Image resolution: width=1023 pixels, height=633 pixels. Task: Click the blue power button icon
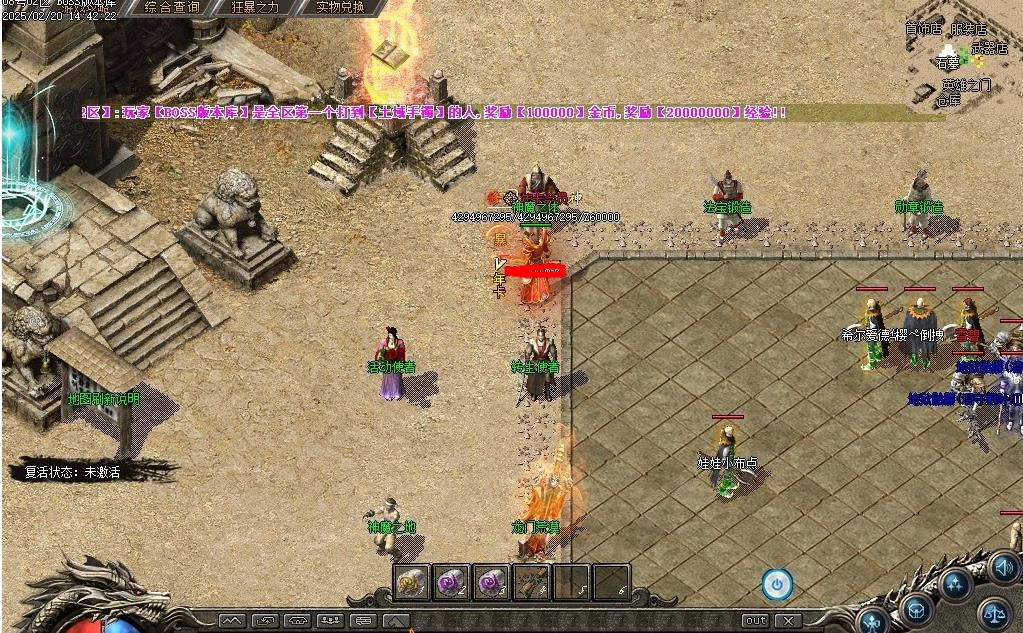pyautogui.click(x=777, y=584)
